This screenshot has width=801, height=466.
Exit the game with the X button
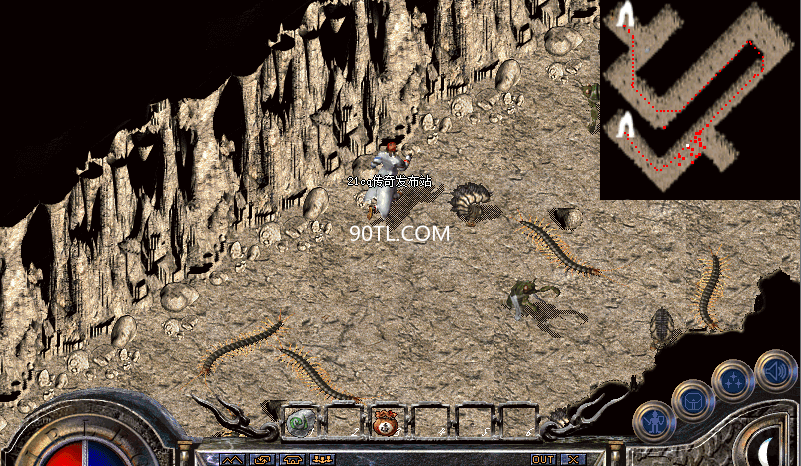[572, 459]
